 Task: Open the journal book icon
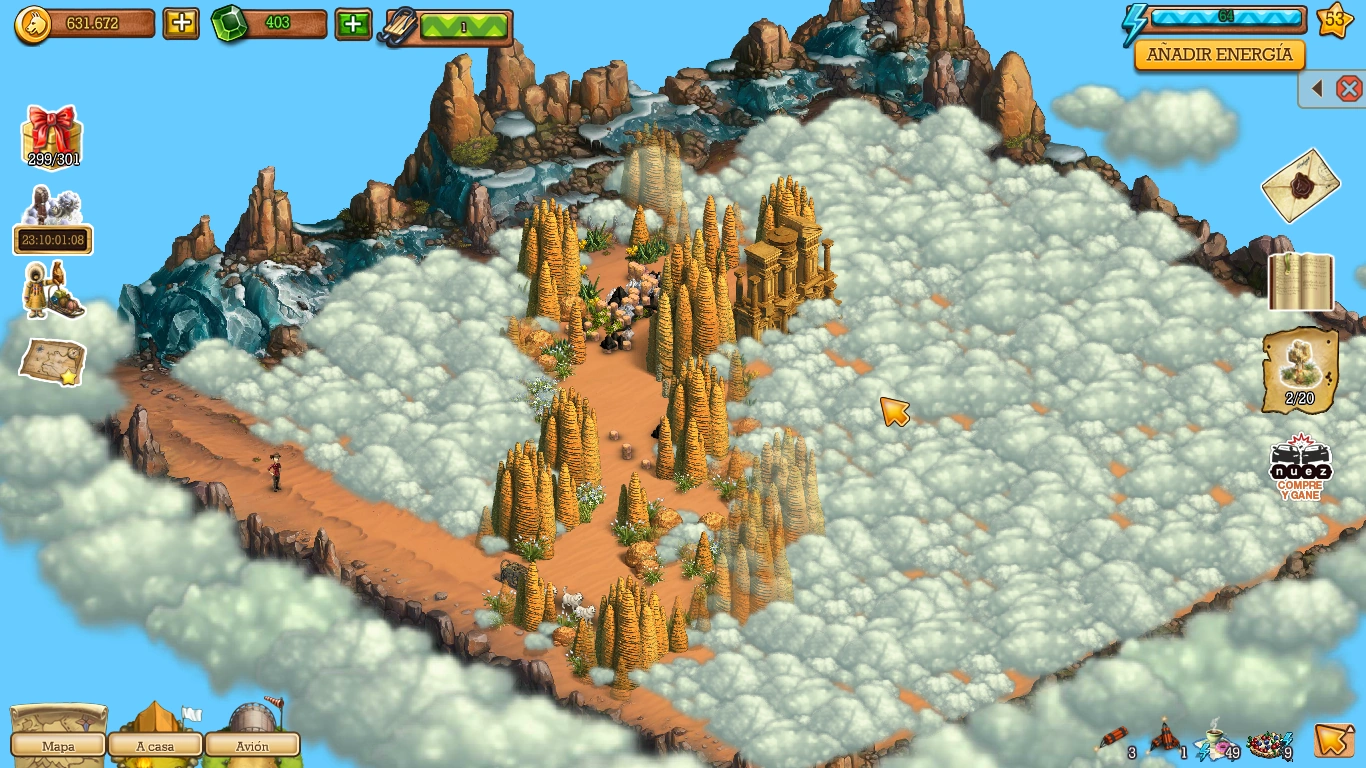1301,281
